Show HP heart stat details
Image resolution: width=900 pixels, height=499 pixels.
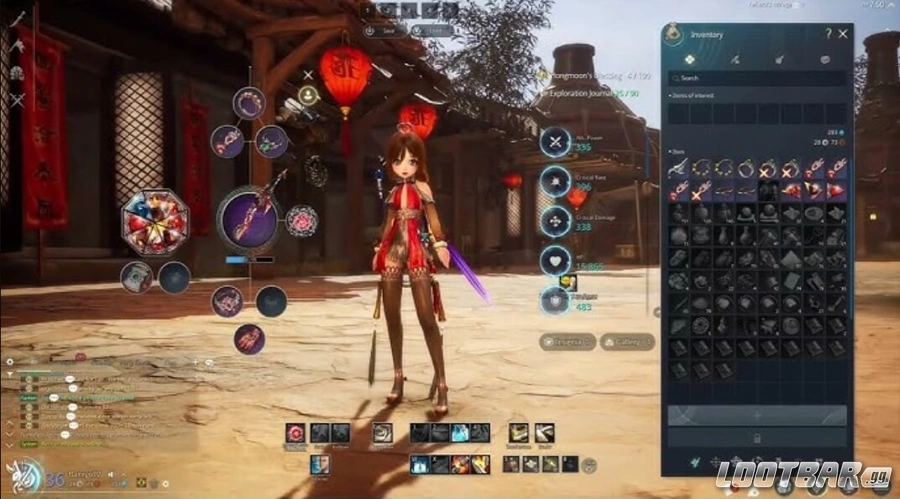pyautogui.click(x=554, y=262)
